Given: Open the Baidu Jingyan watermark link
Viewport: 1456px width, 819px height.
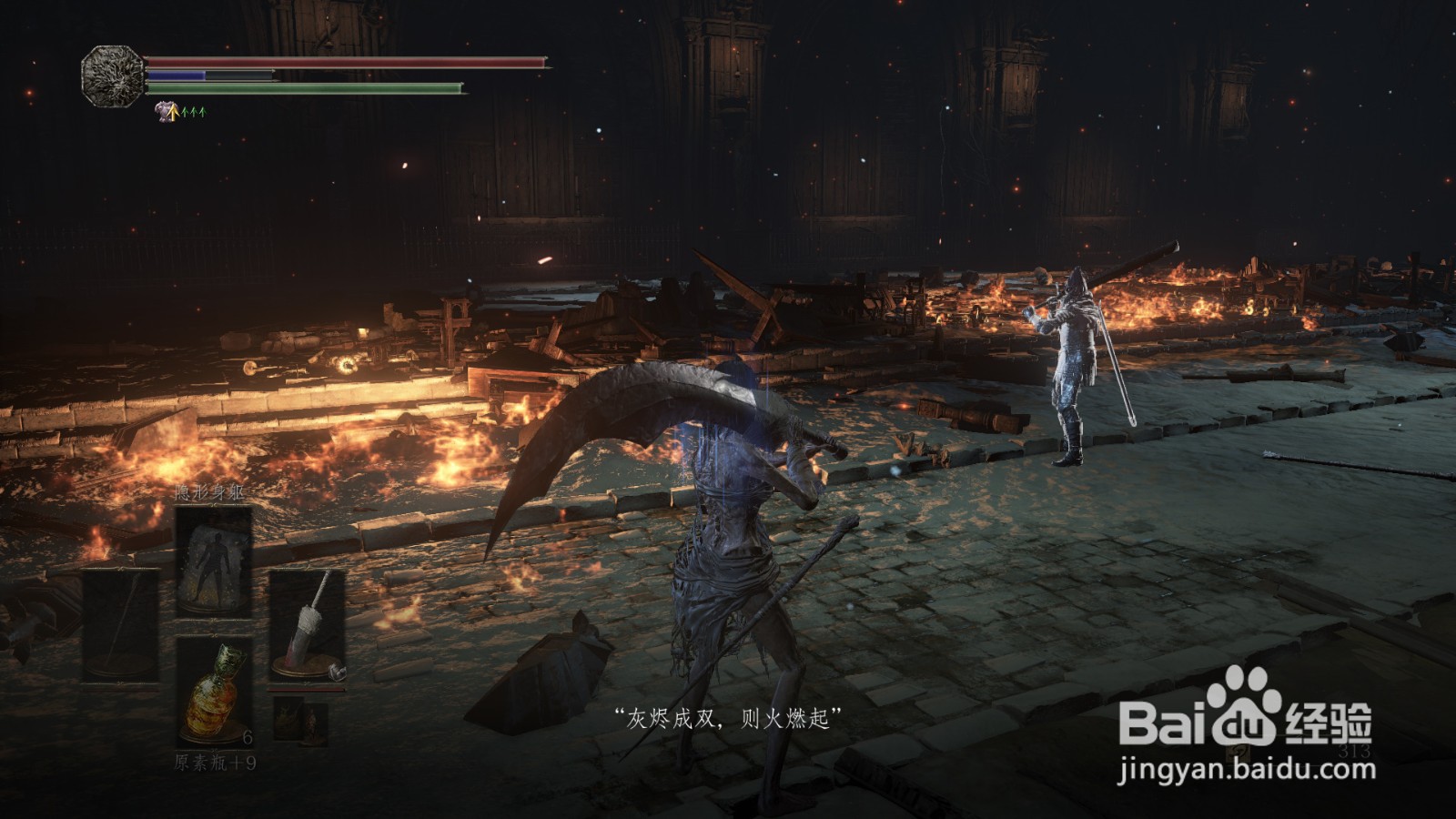Looking at the screenshot, I should [1247, 728].
